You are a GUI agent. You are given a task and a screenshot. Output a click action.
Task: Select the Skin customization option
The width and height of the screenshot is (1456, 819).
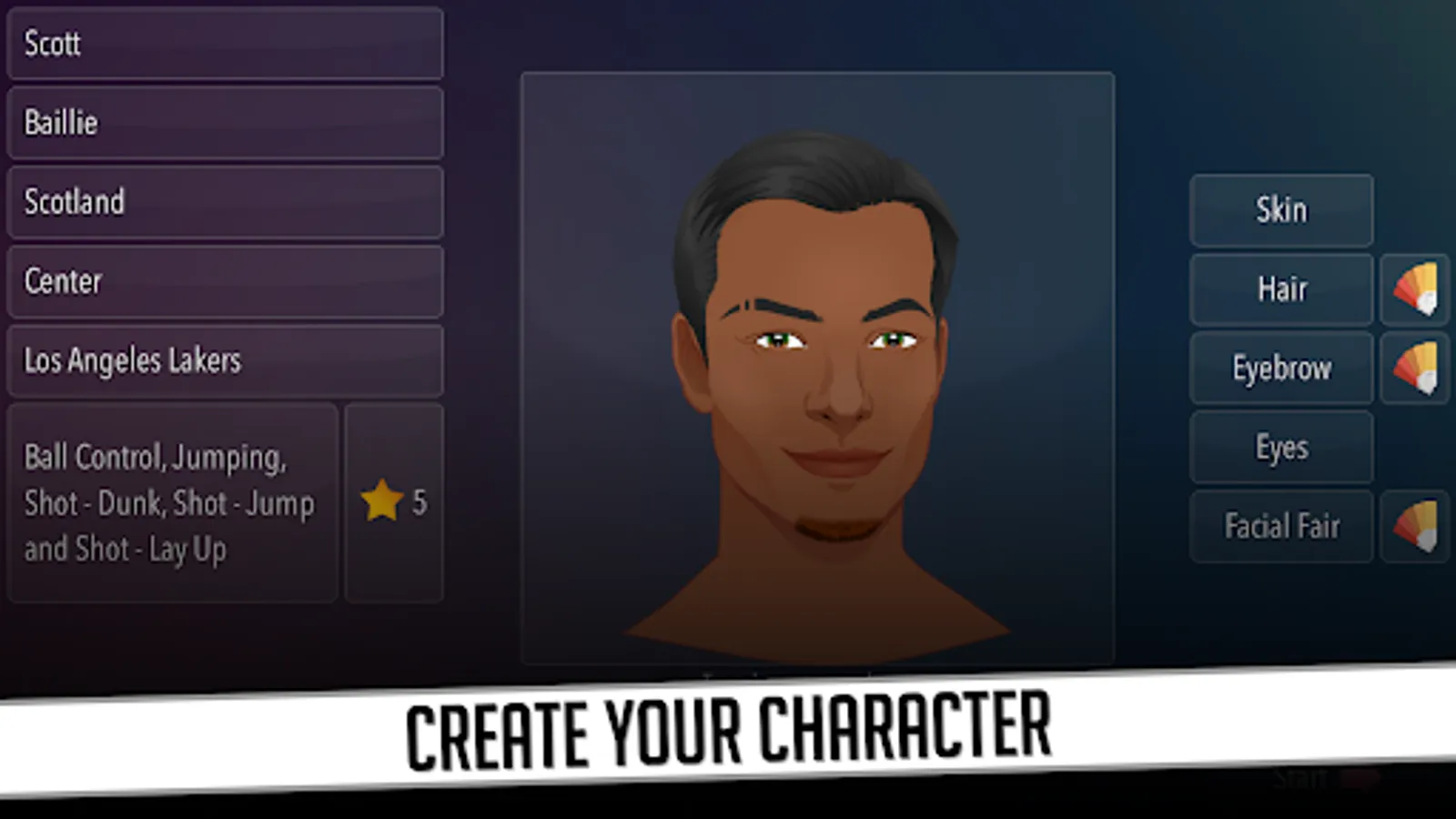(x=1280, y=210)
